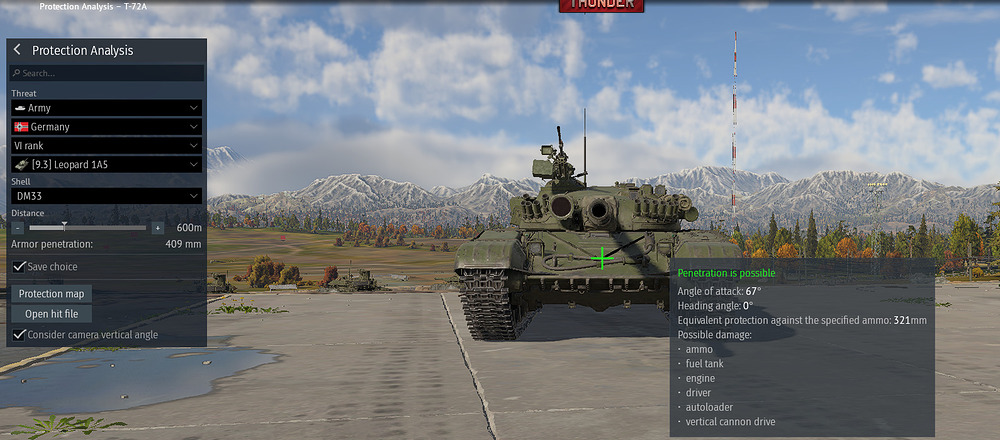Click the Open hit file button
Viewport: 1000px width, 440px height.
(x=51, y=314)
